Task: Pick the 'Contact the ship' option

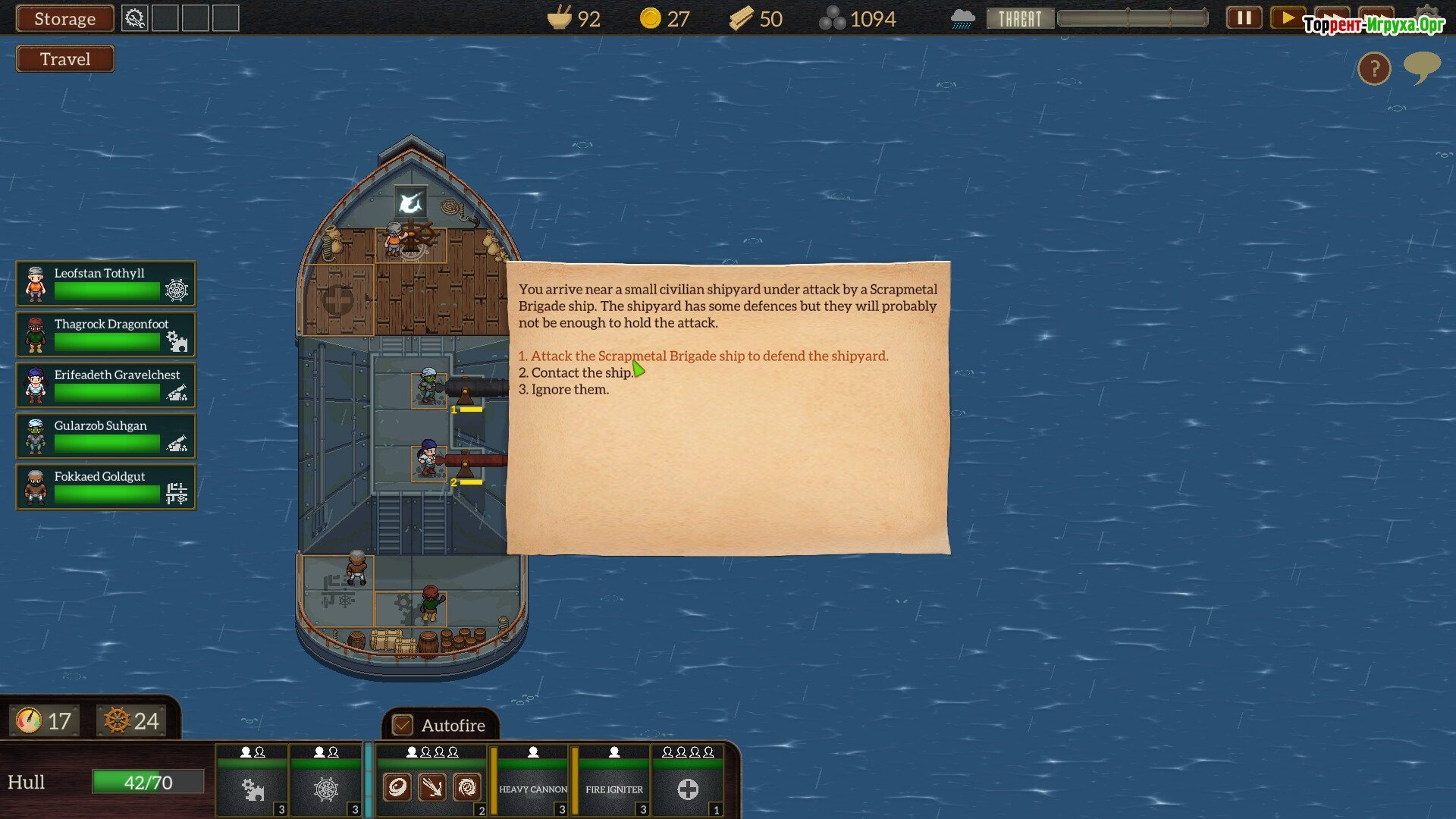Action: 575,372
